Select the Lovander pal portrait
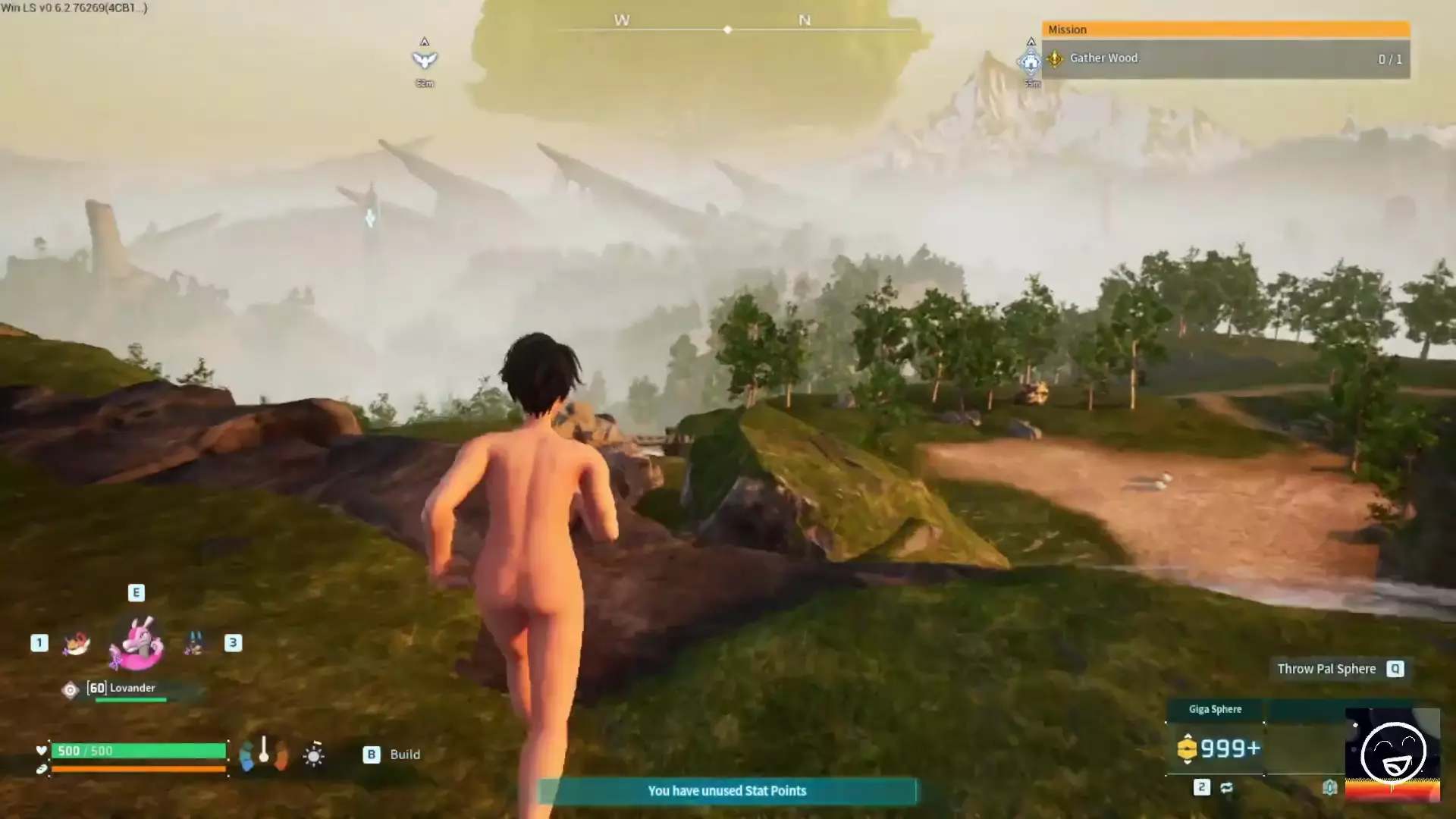The image size is (1456, 819). (x=136, y=645)
